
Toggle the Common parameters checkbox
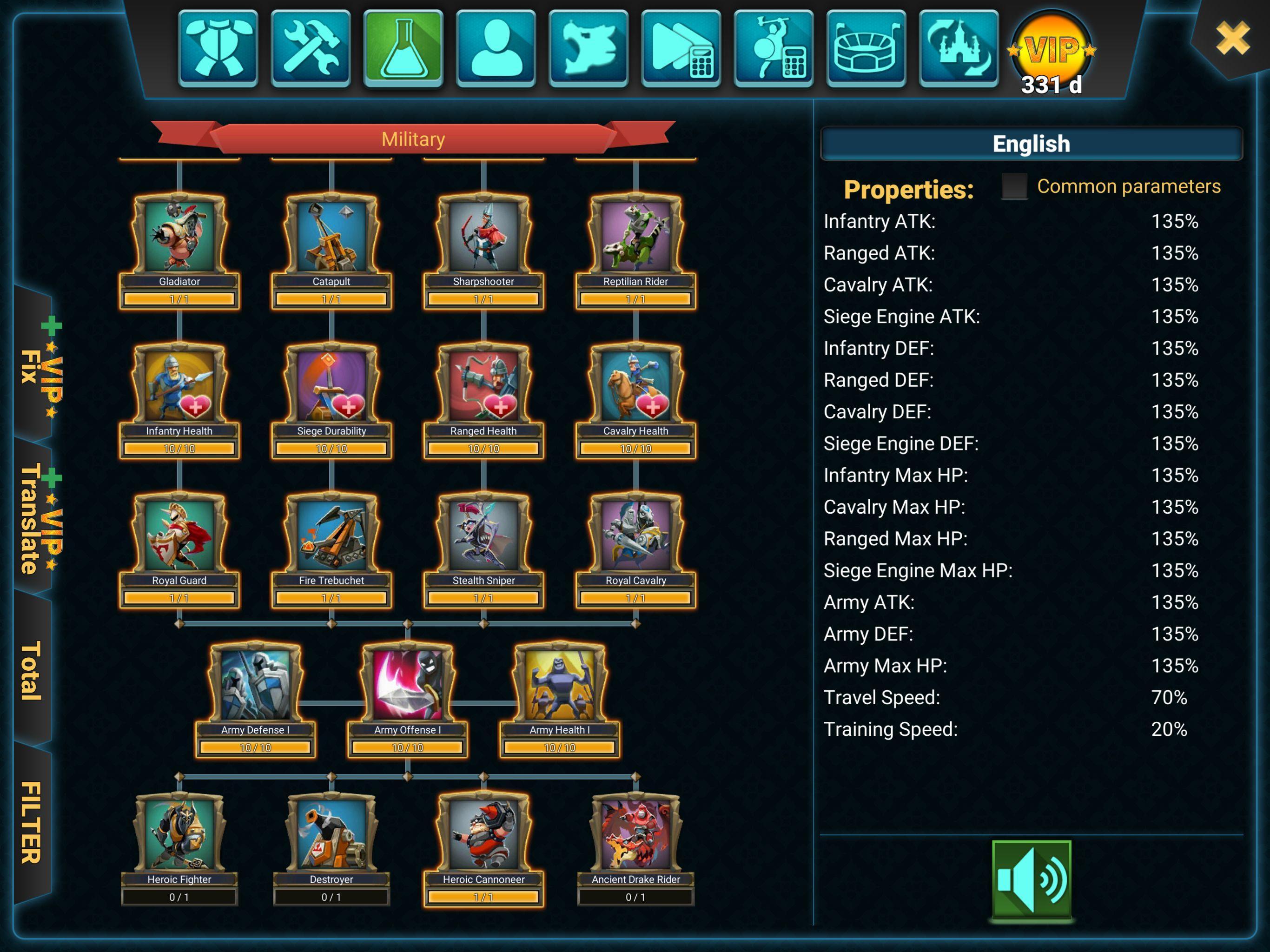point(1014,186)
